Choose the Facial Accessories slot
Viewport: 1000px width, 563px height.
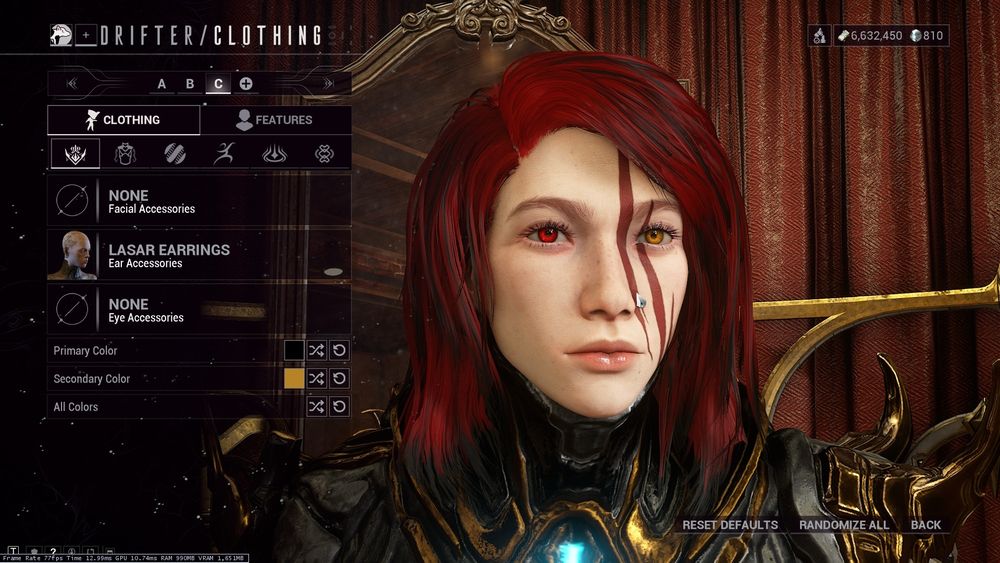coord(199,202)
